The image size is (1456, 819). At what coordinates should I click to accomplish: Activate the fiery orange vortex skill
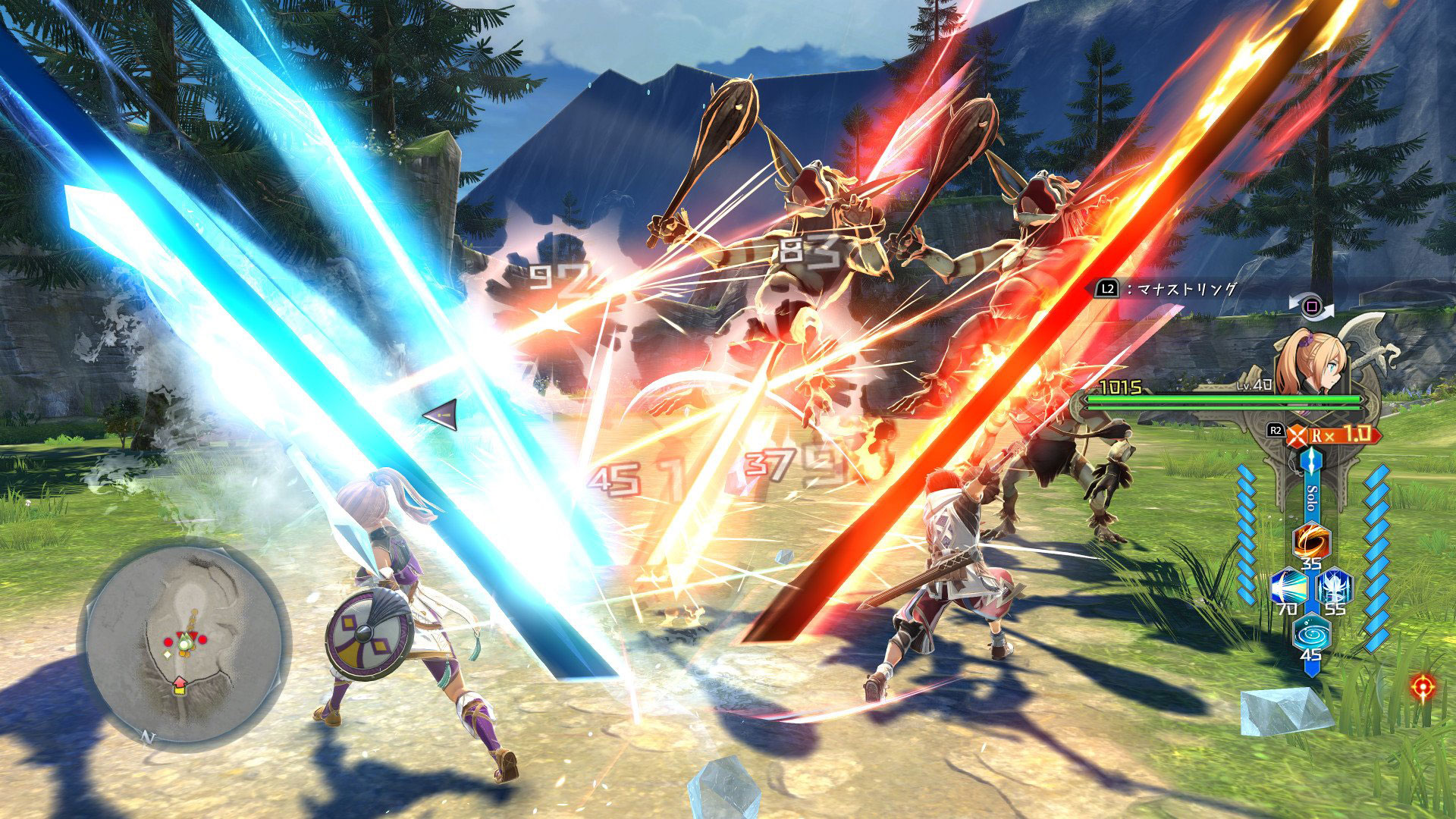[x=1310, y=540]
